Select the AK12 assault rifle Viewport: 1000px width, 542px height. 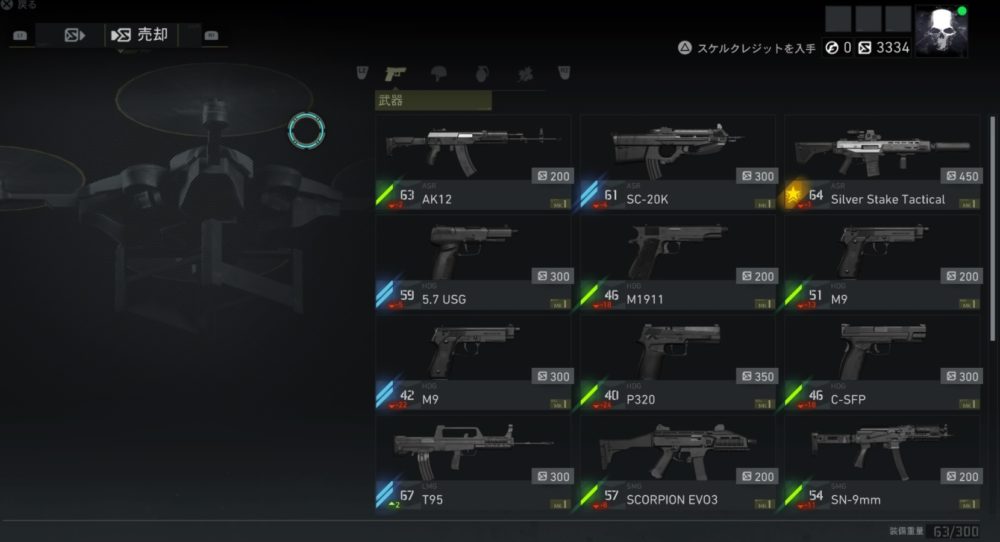click(x=474, y=162)
